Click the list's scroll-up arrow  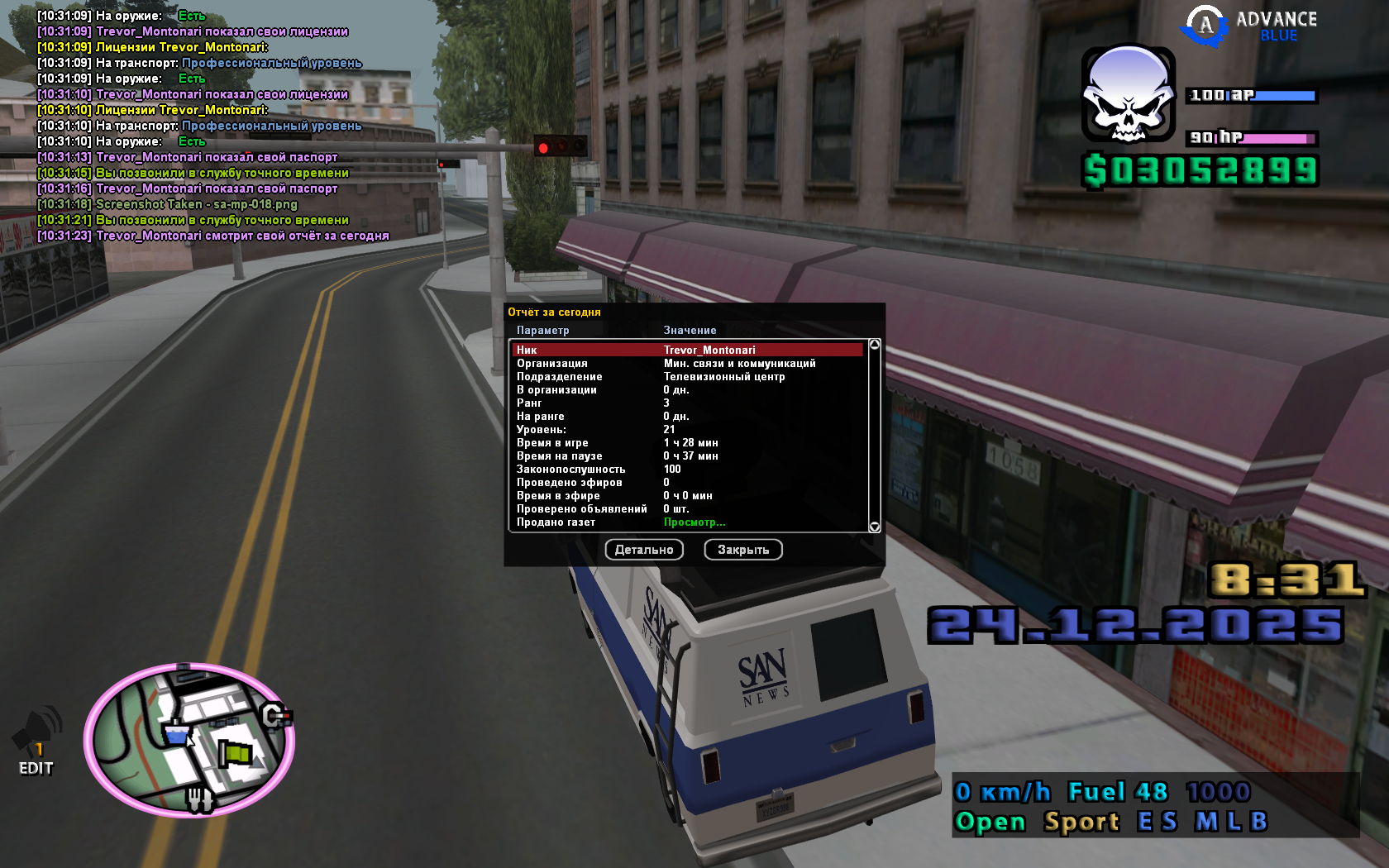click(x=875, y=345)
